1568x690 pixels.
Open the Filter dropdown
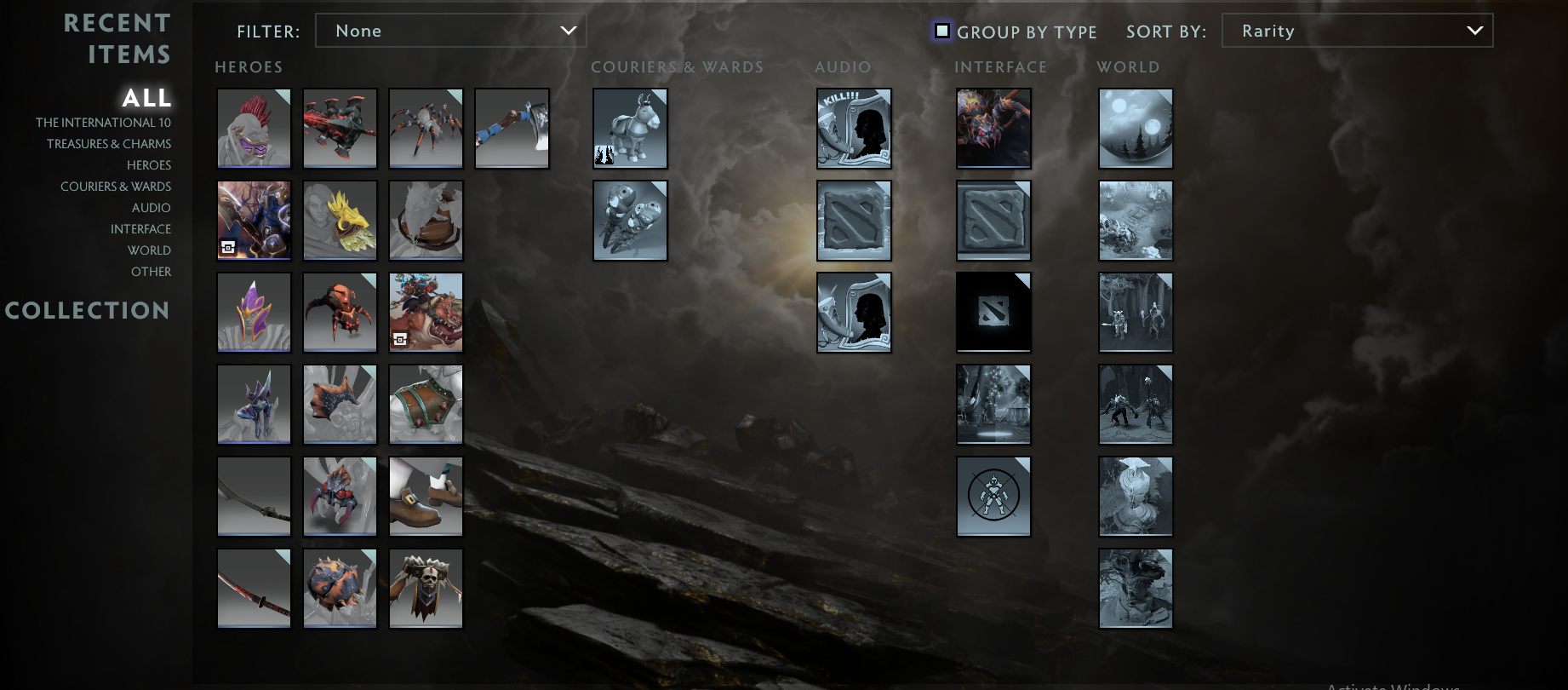[x=451, y=30]
